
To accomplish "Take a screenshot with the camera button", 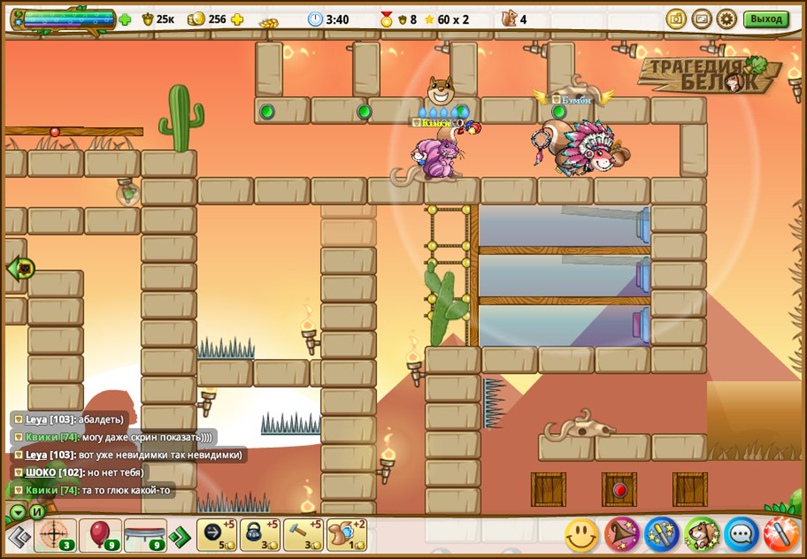I will (x=677, y=19).
